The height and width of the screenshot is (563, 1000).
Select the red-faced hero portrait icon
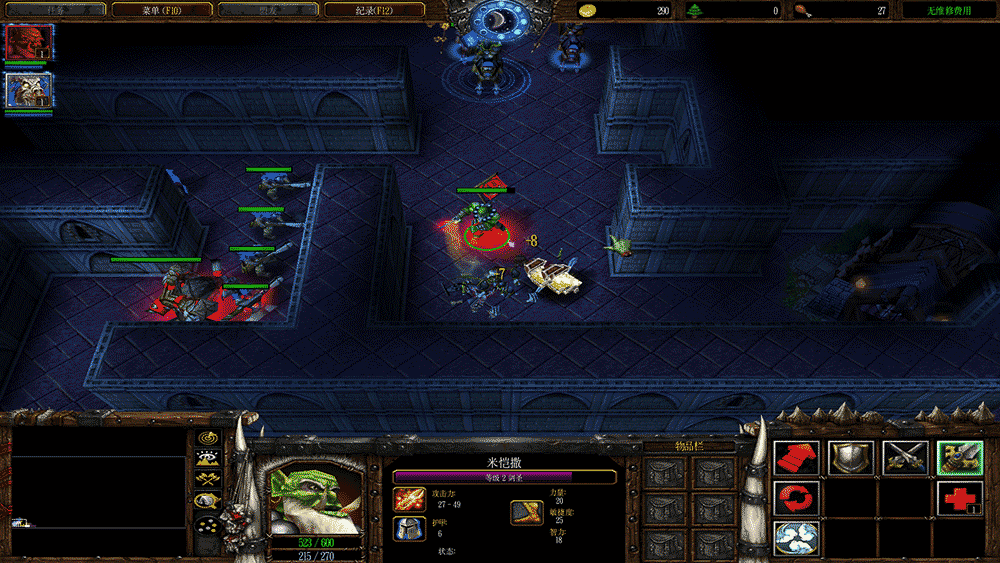click(x=28, y=42)
